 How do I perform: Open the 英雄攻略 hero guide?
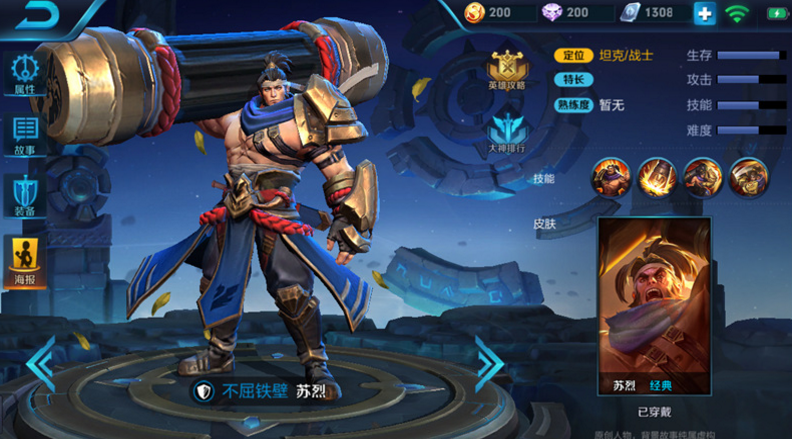(x=506, y=70)
